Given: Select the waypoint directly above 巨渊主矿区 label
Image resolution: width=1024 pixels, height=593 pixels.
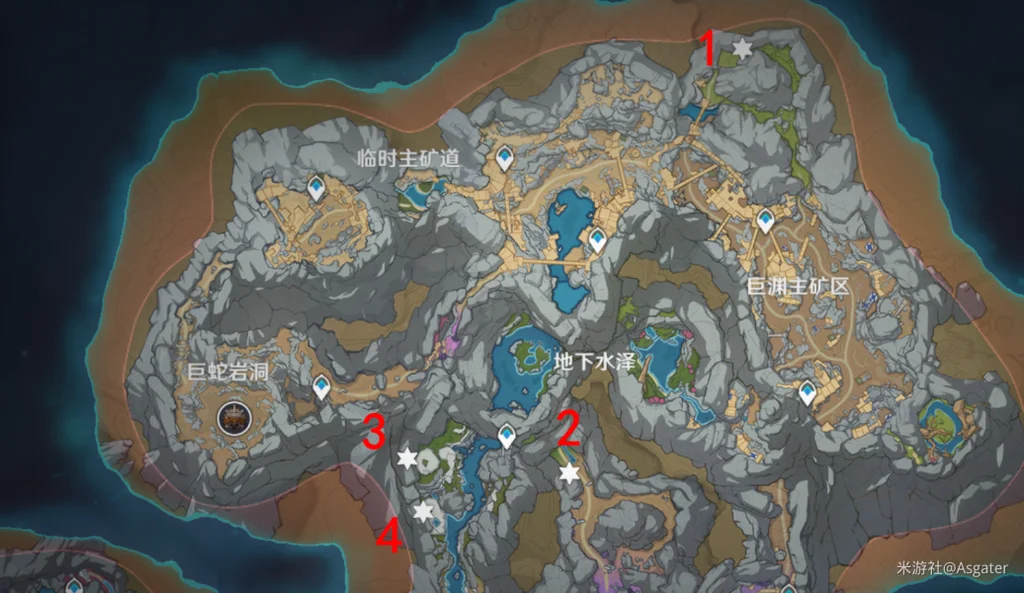Looking at the screenshot, I should tap(766, 221).
